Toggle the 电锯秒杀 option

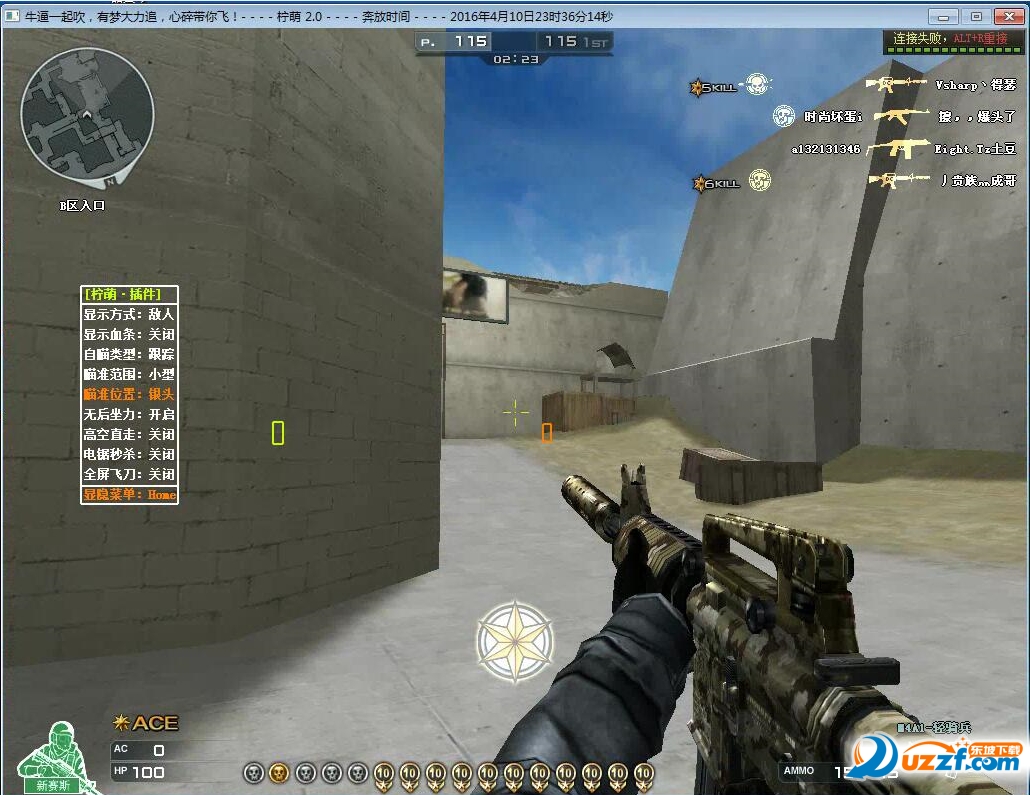(129, 454)
